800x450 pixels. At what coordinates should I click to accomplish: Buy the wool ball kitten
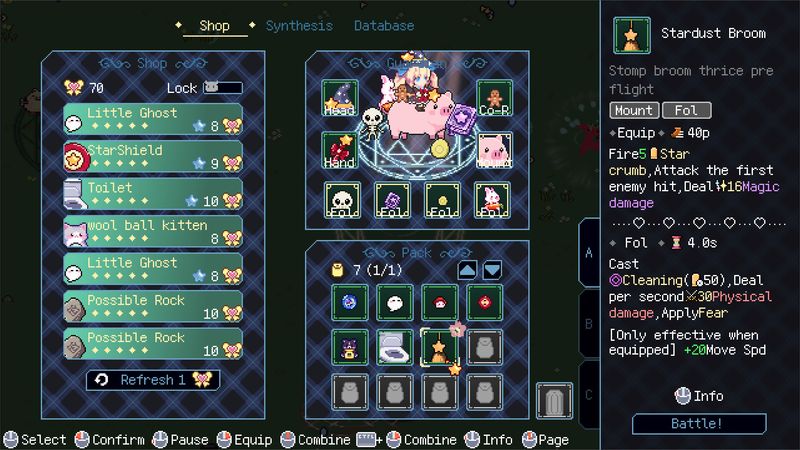pos(152,231)
